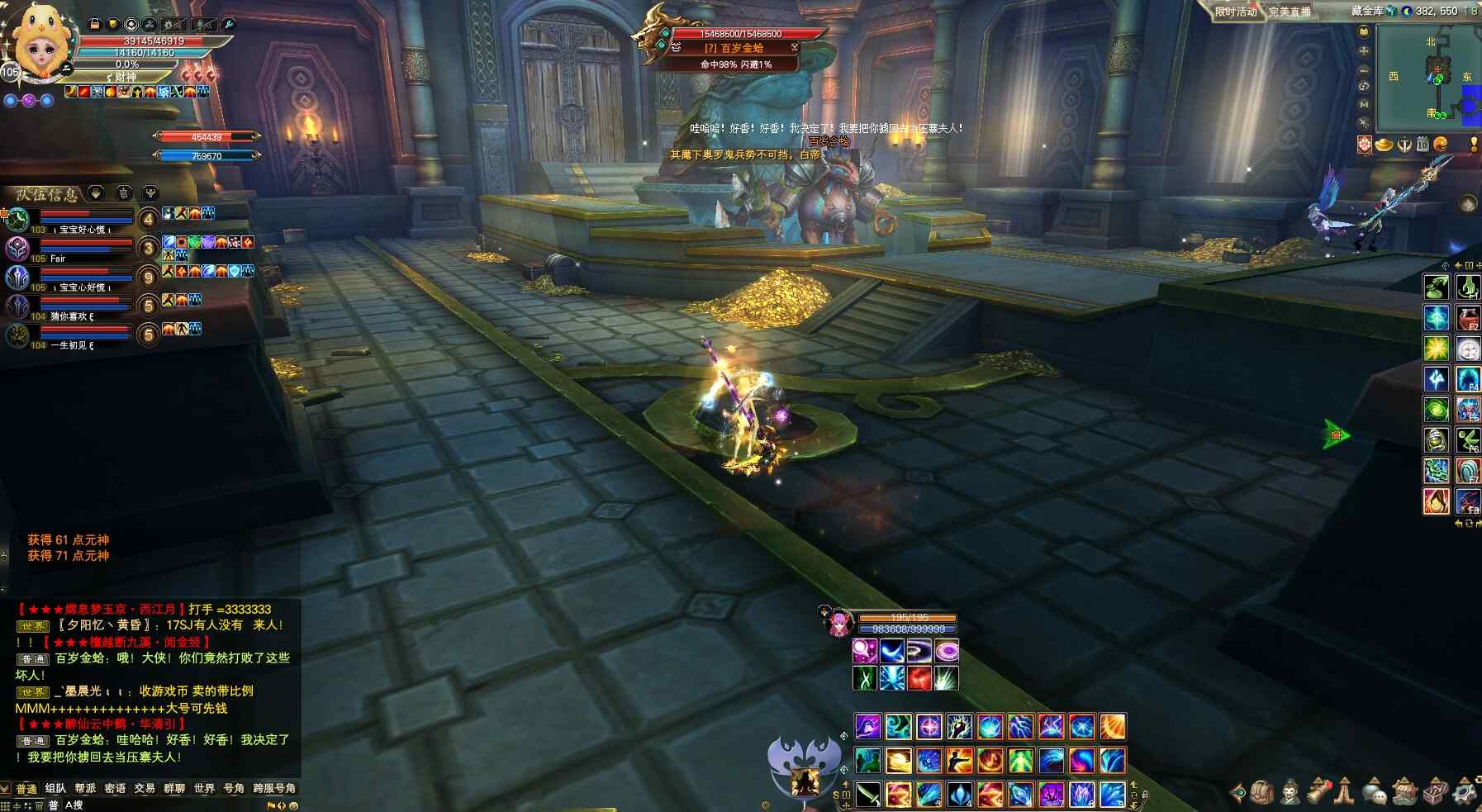1482x812 pixels.
Task: Open the 完美直播 livestream button
Action: click(1290, 12)
